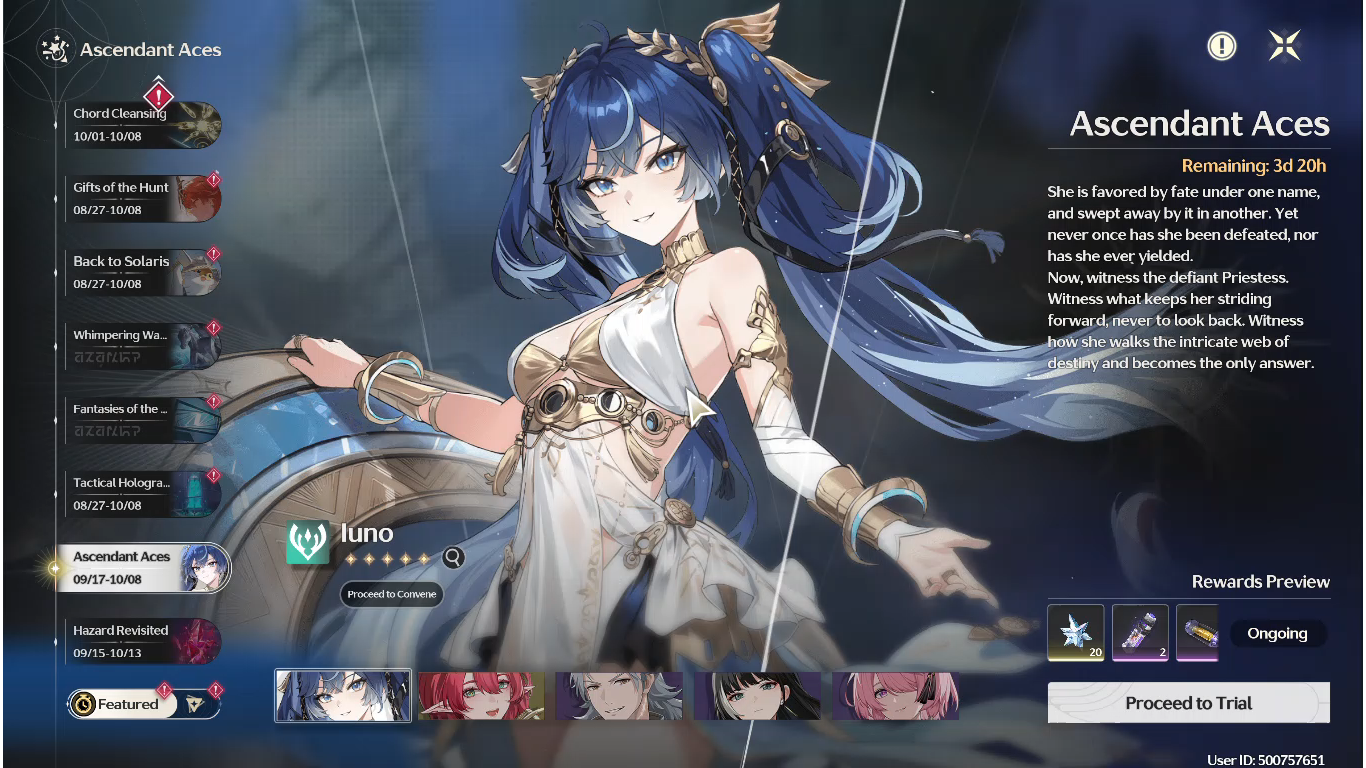Open the Hazard Revisited event
The width and height of the screenshot is (1366, 768).
pyautogui.click(x=140, y=641)
